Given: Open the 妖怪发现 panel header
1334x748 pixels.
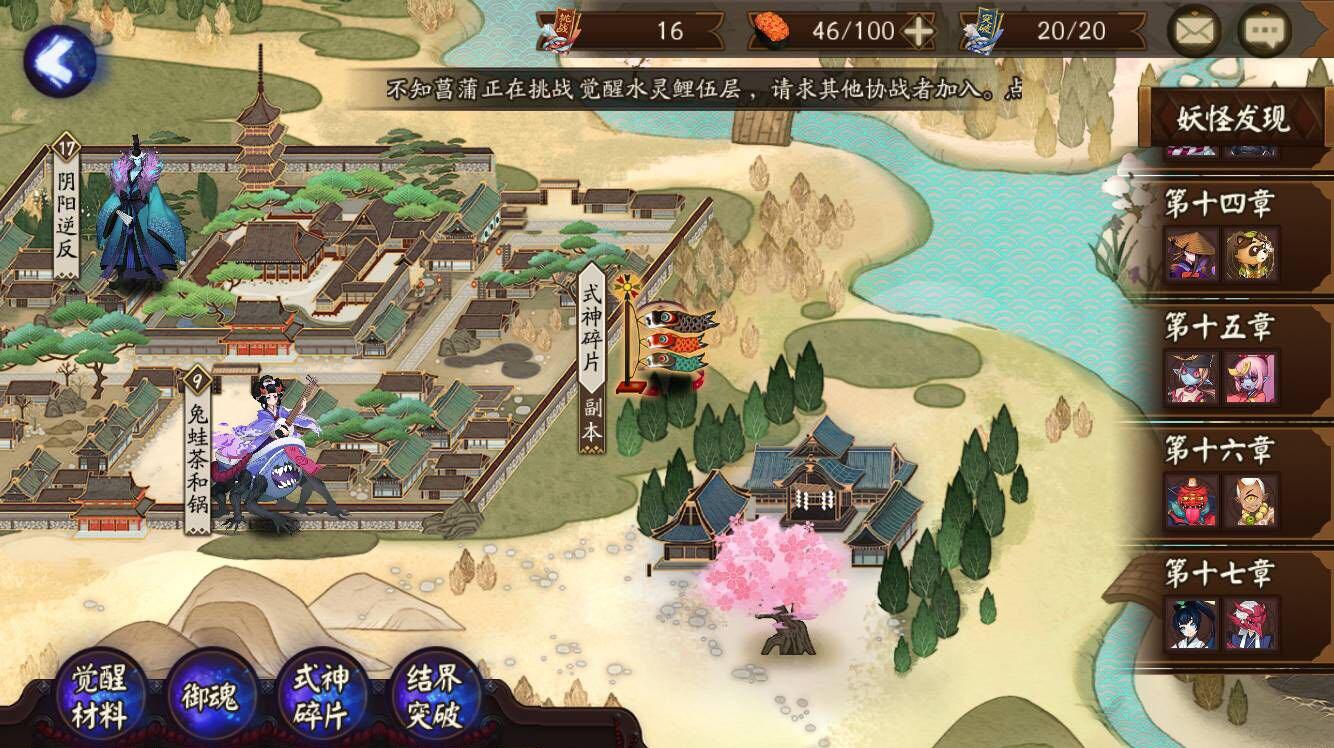Looking at the screenshot, I should click(1236, 120).
